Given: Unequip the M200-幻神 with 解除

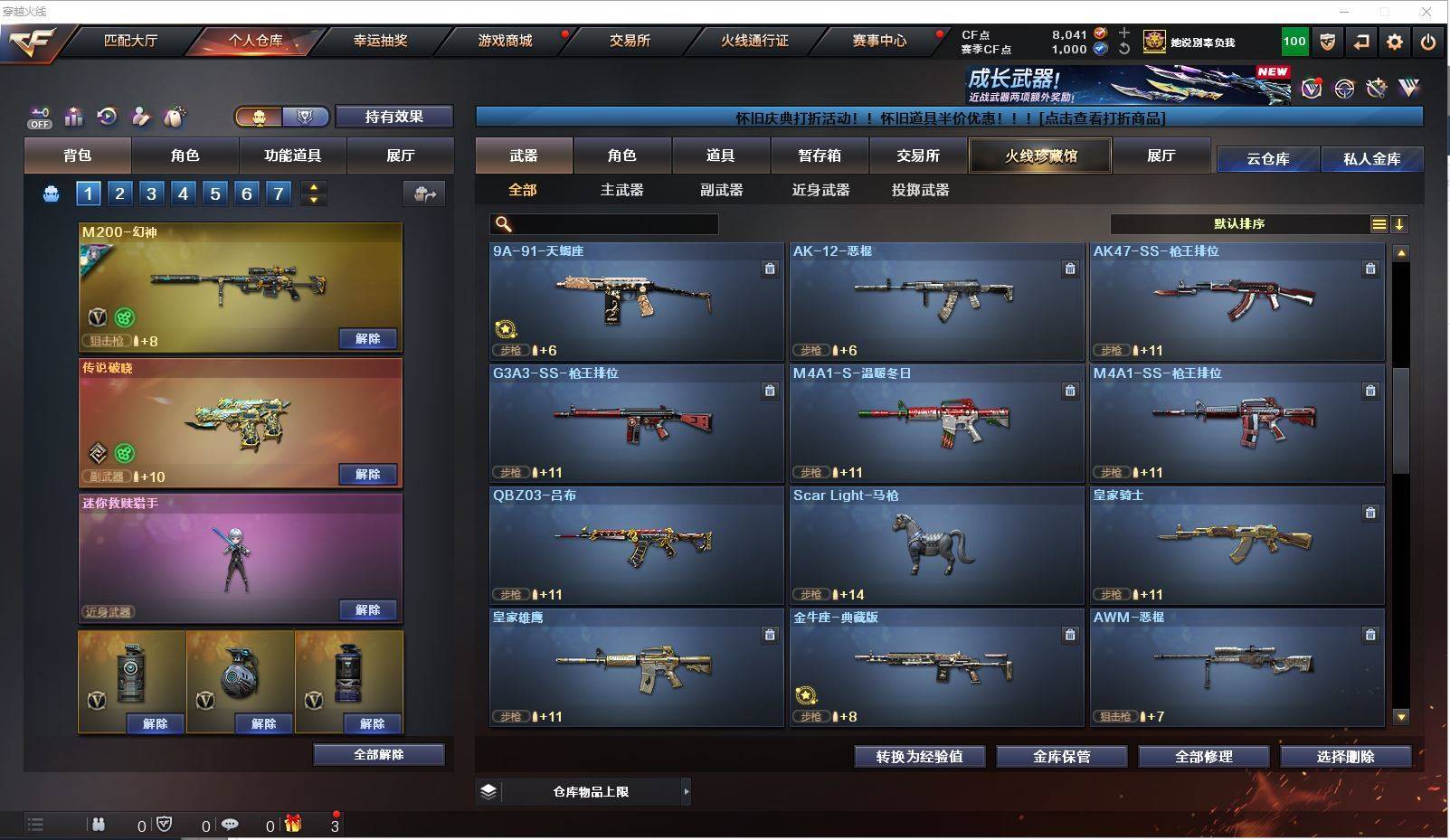Looking at the screenshot, I should coord(367,339).
